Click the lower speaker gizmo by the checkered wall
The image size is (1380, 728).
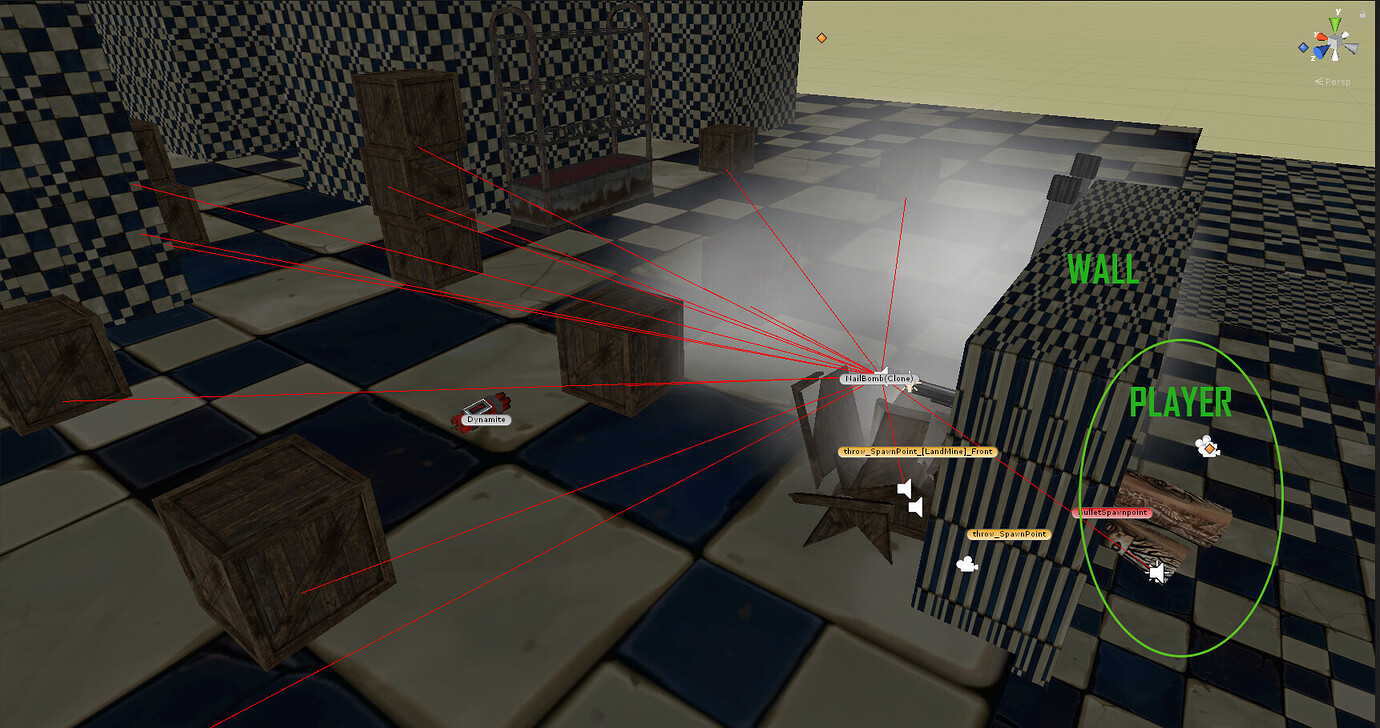point(915,506)
